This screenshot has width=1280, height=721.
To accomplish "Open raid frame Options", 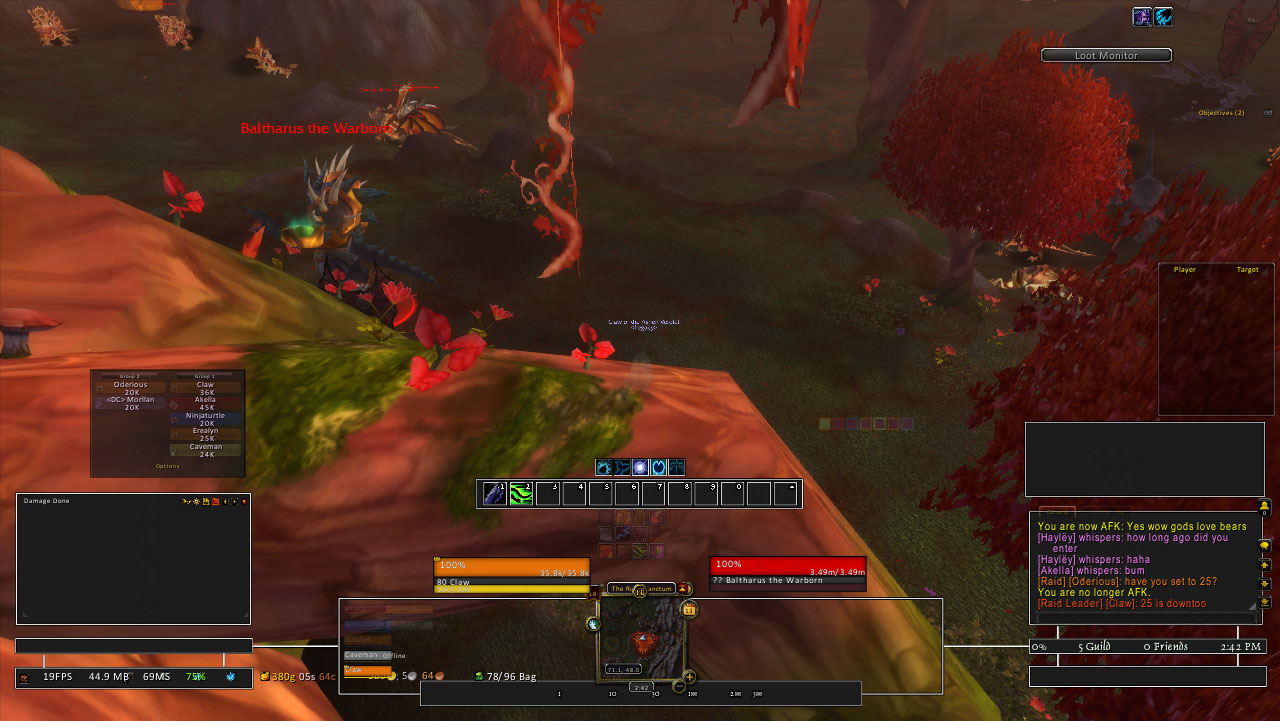I will (x=167, y=466).
